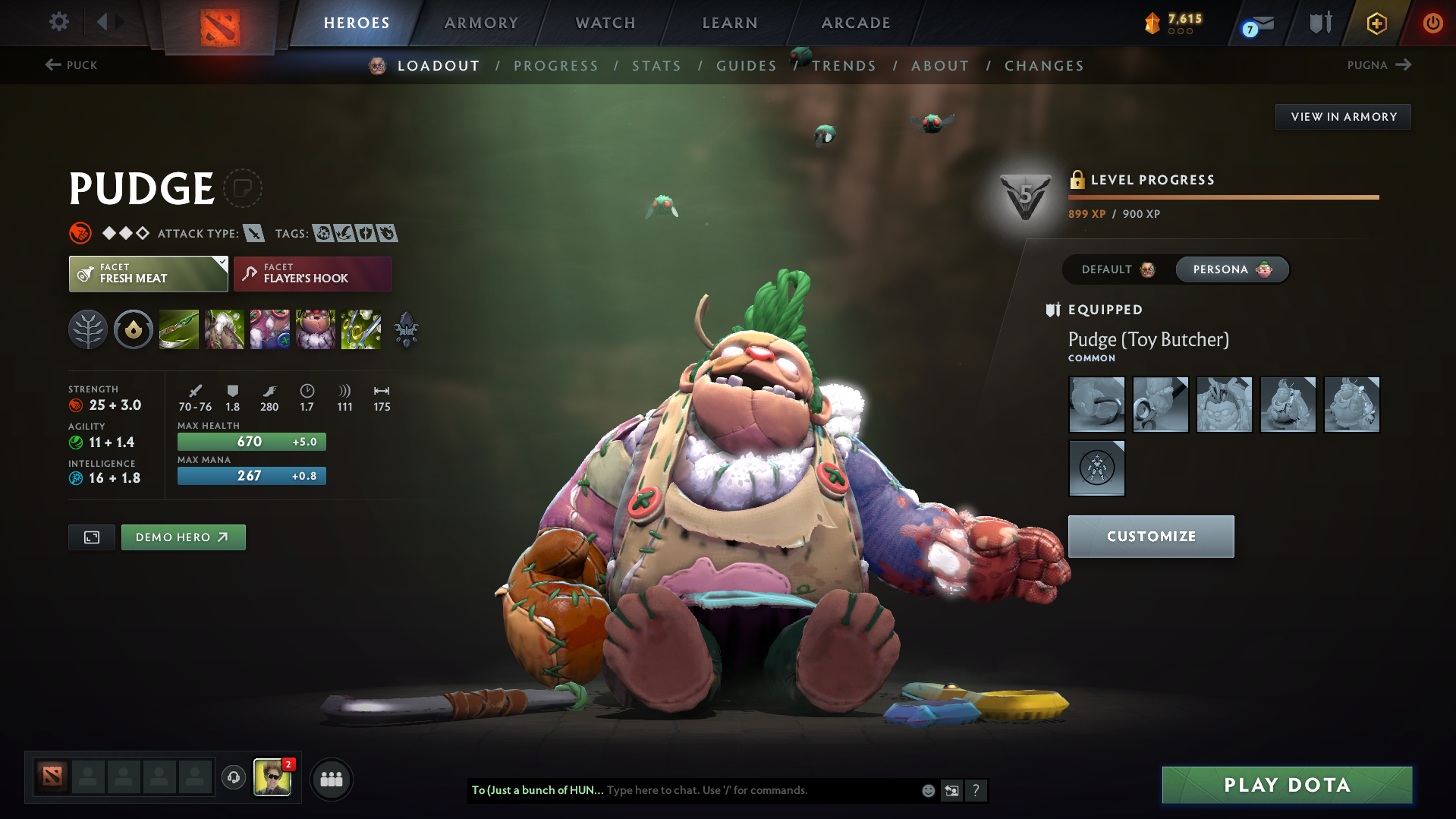Open the Arcade tab
This screenshot has height=819, width=1456.
856,23
